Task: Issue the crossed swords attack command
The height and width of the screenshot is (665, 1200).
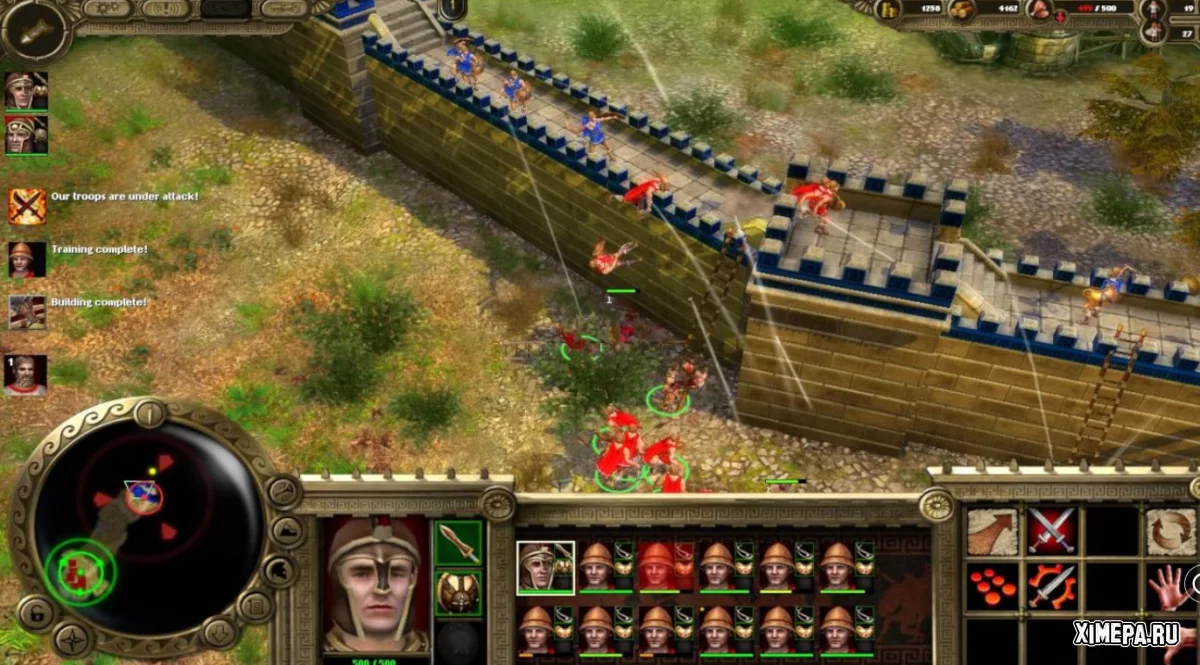Action: [x=1052, y=531]
